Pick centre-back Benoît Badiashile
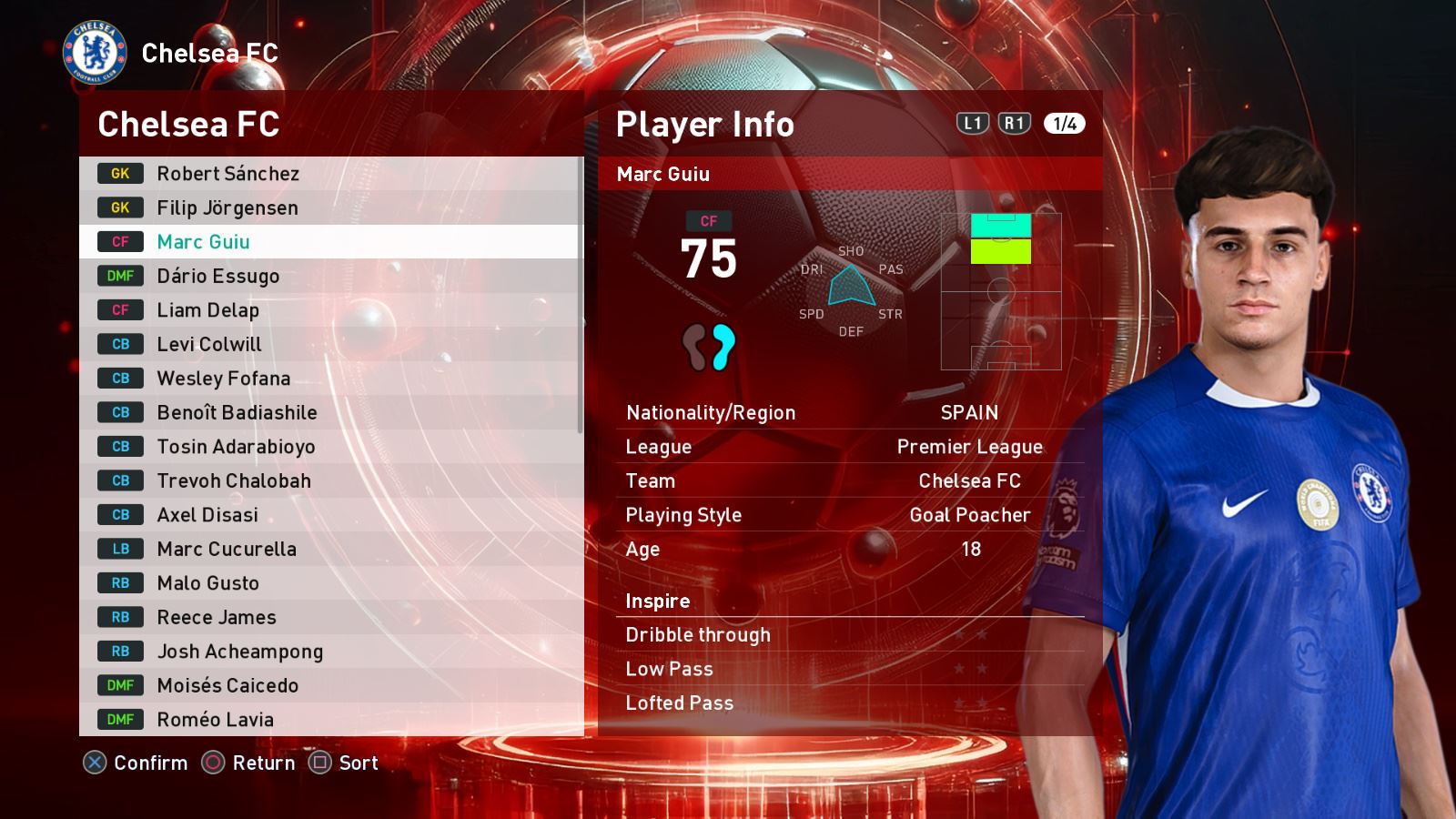The width and height of the screenshot is (1456, 819). [x=328, y=412]
